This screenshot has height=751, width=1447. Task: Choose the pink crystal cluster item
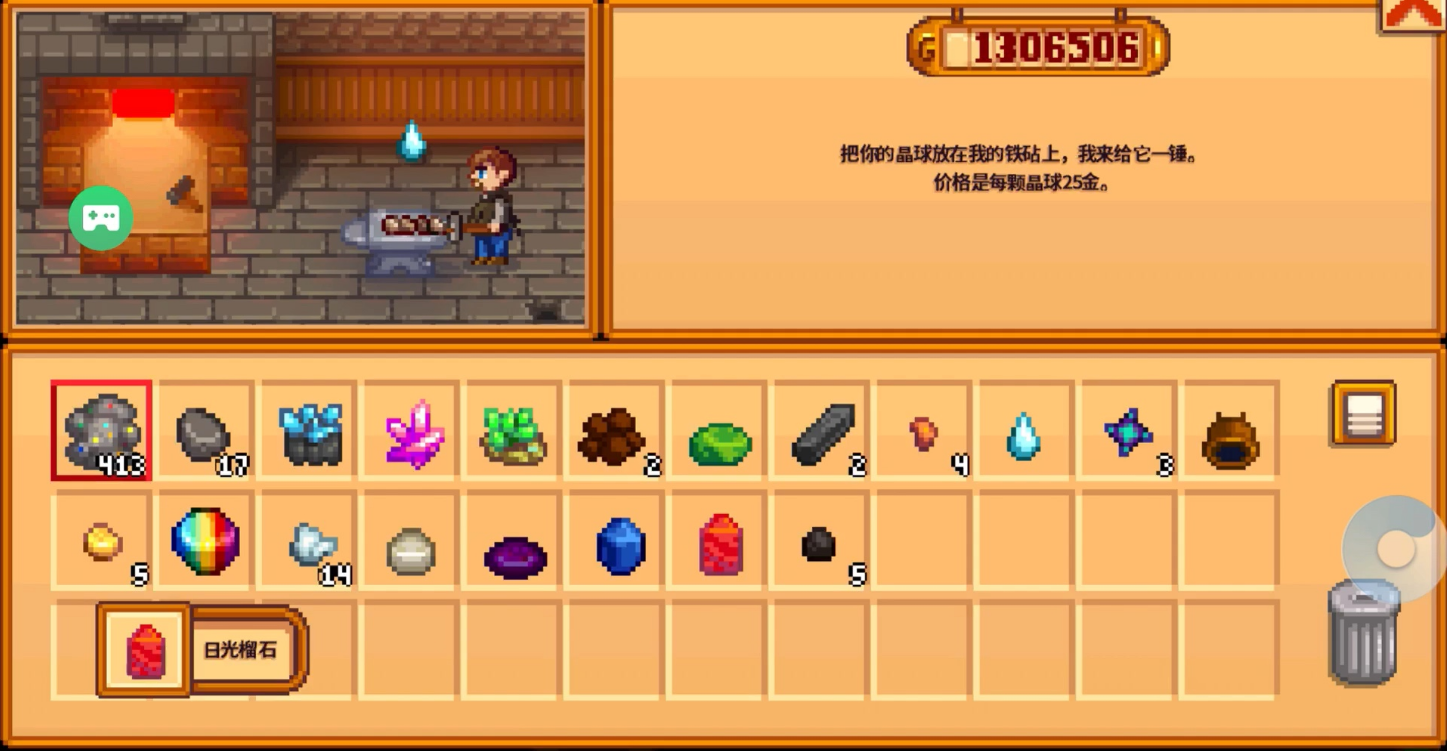coord(412,432)
